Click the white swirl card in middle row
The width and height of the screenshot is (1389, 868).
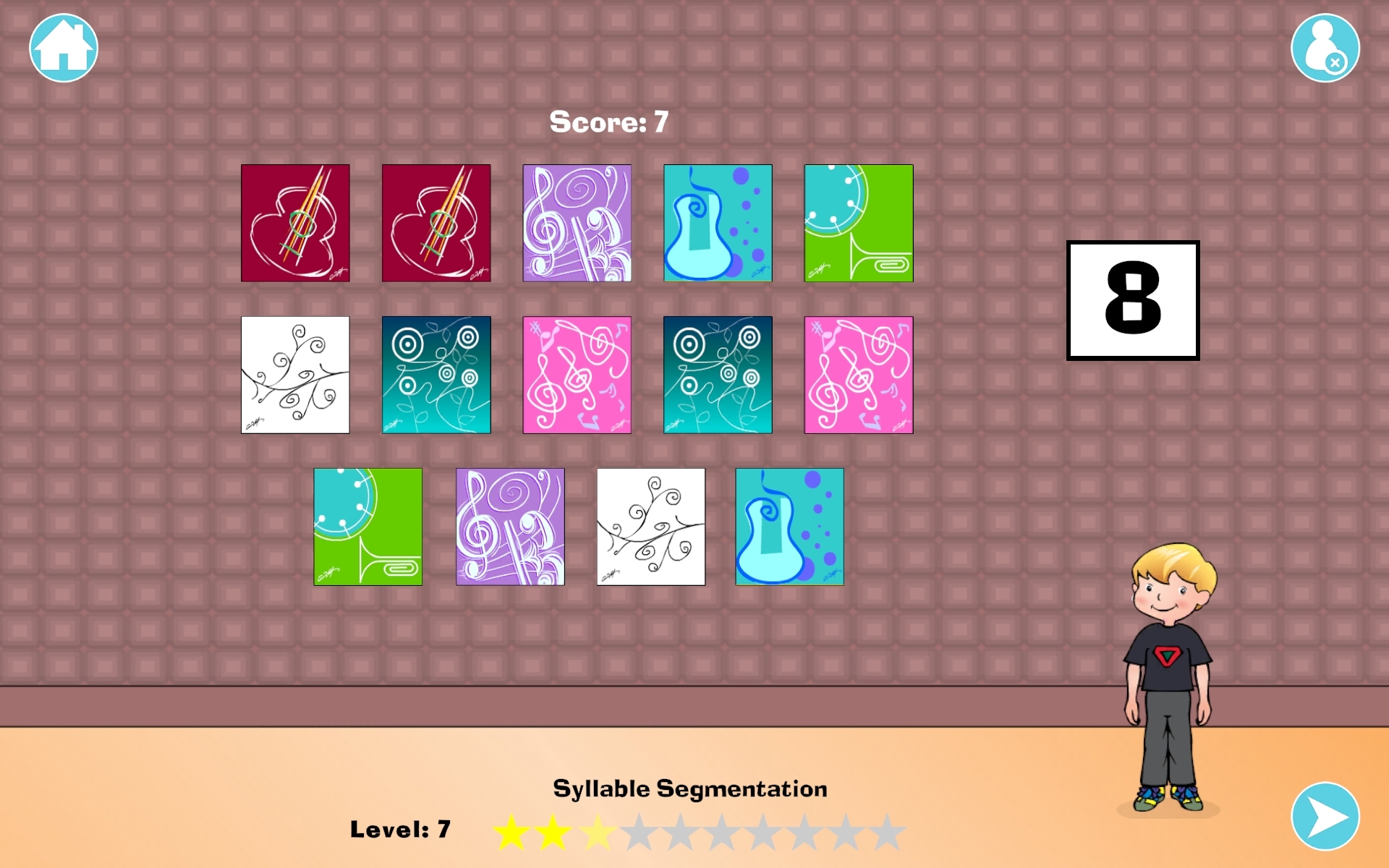[294, 374]
